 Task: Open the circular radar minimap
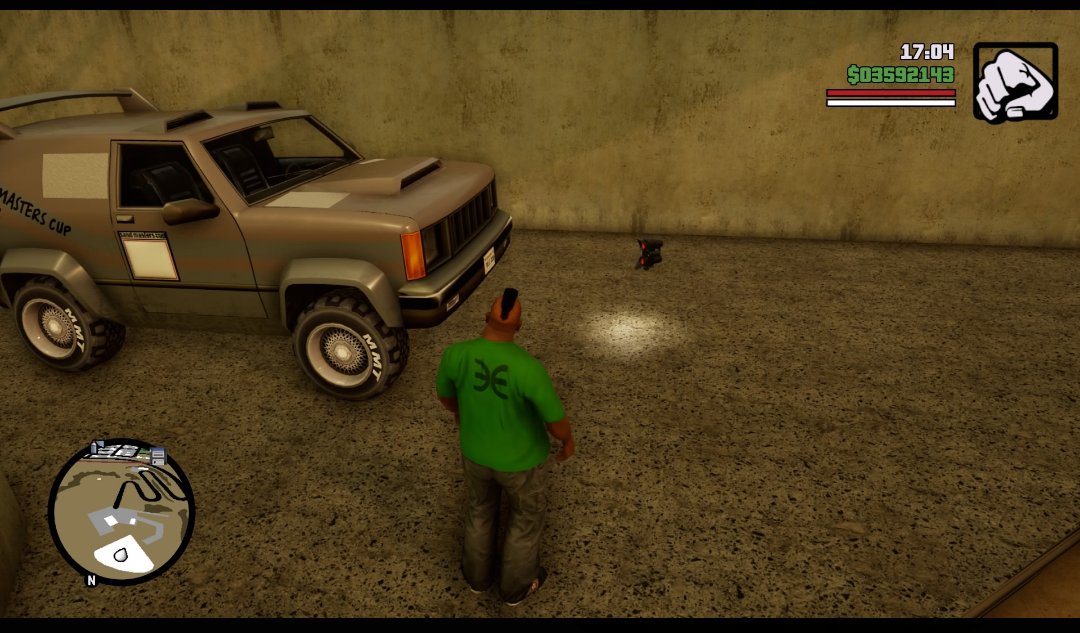pyautogui.click(x=121, y=512)
